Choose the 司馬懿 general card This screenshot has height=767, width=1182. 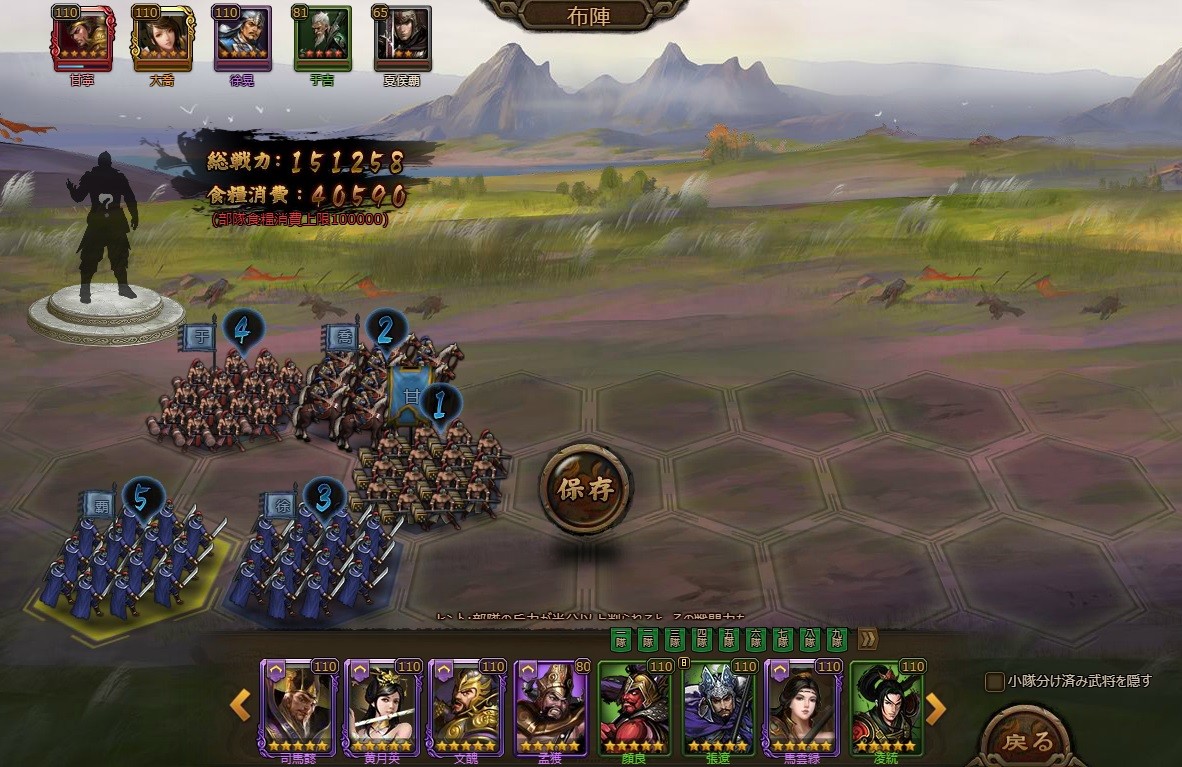[x=297, y=706]
